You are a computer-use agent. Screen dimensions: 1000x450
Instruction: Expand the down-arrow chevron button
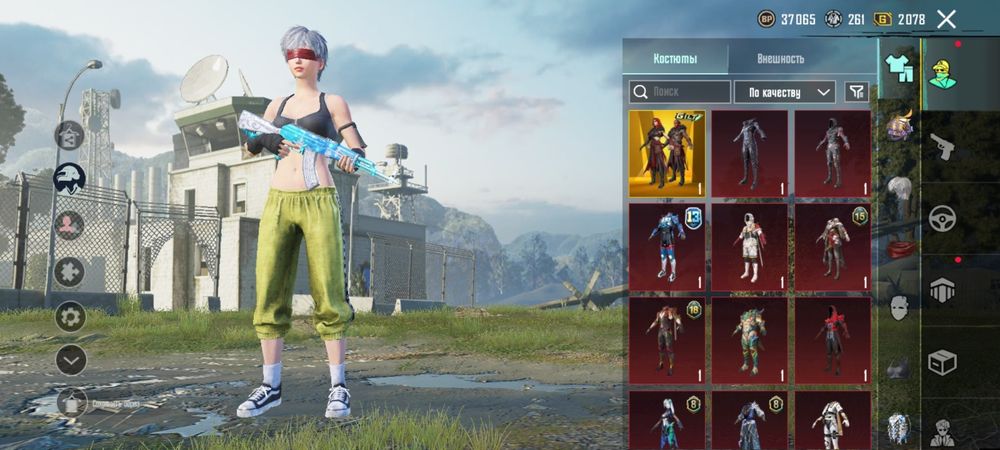[70, 359]
